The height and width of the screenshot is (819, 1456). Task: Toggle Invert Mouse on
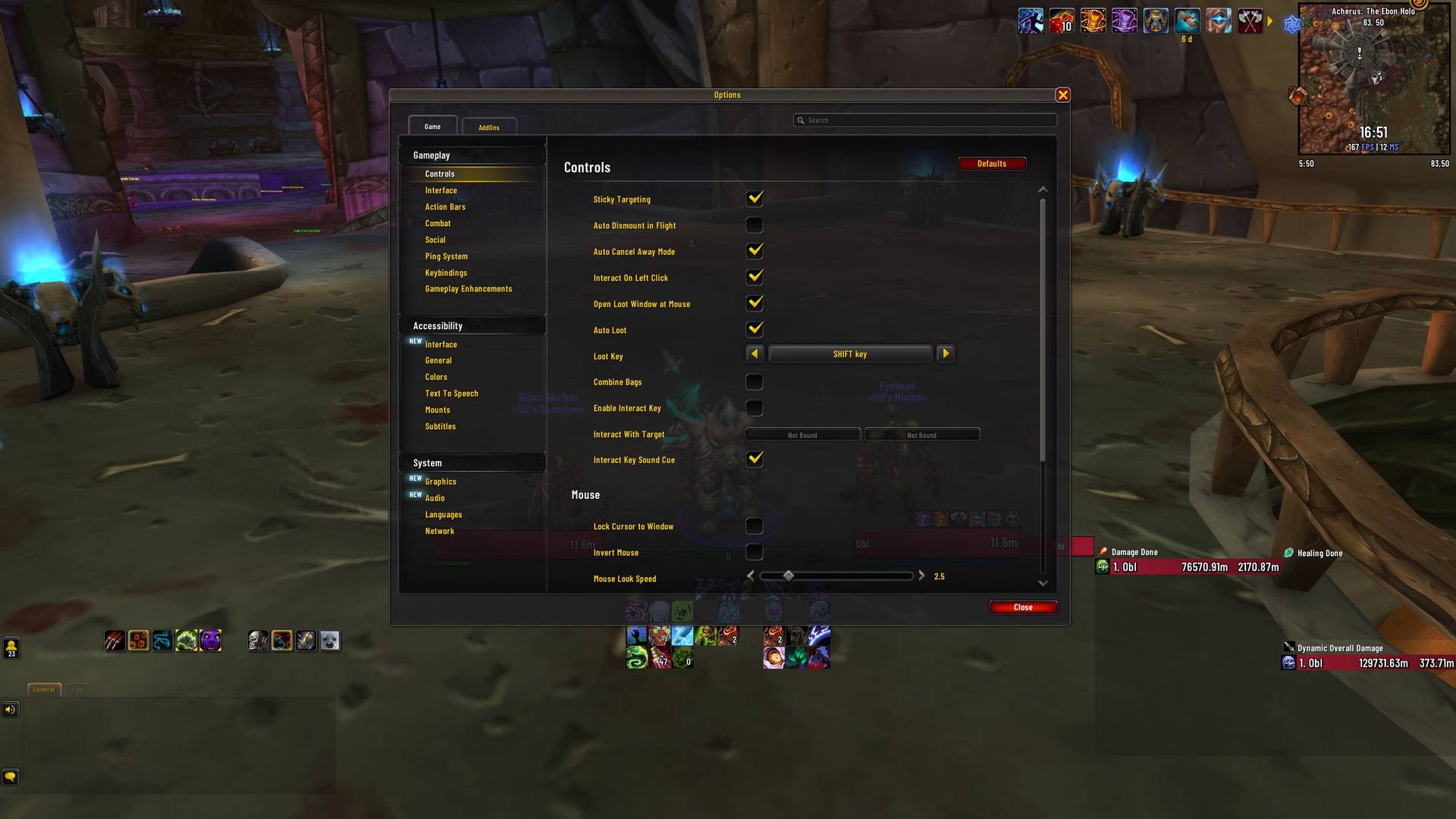754,552
